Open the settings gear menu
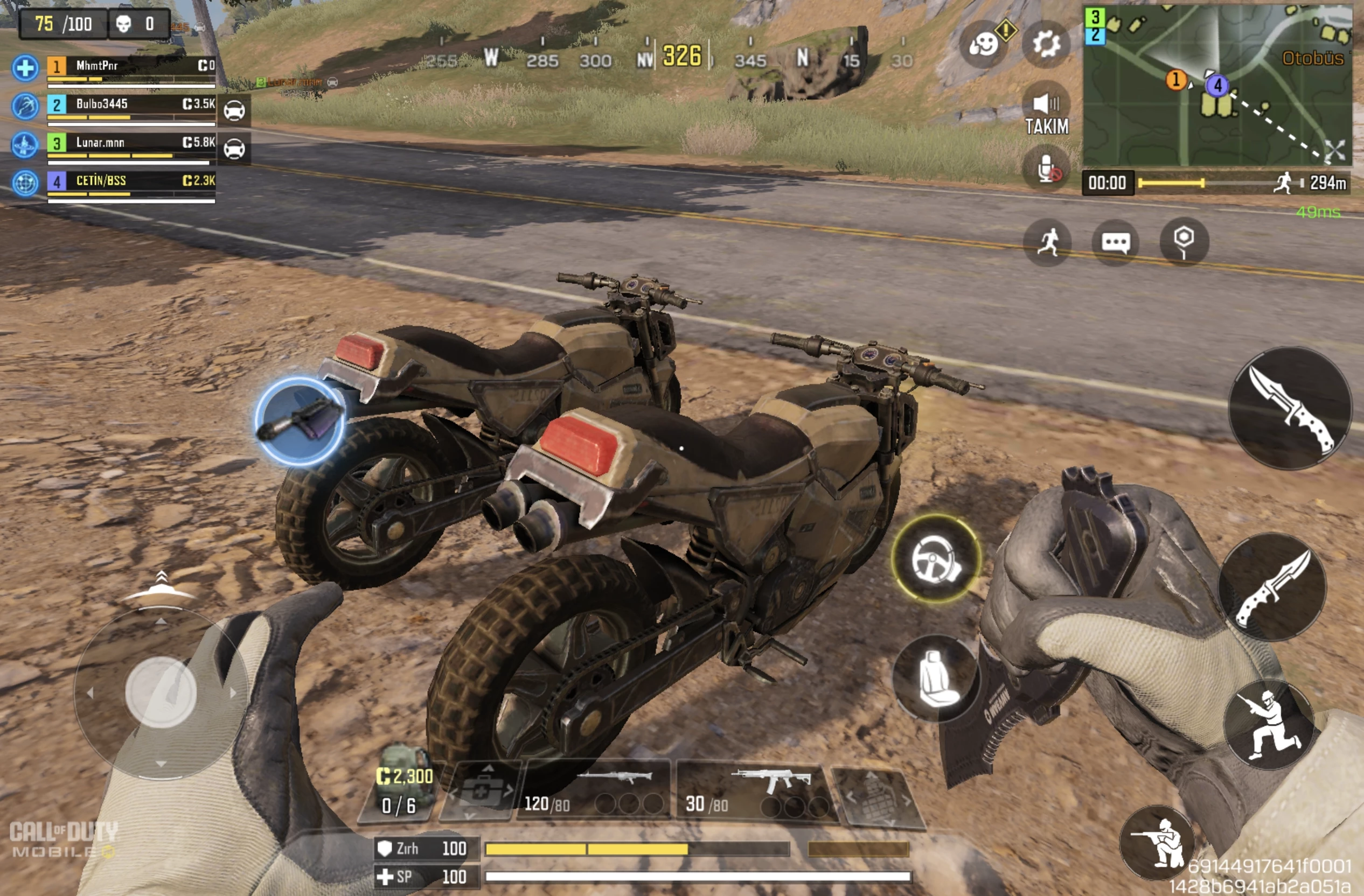This screenshot has width=1364, height=896. 1046,44
